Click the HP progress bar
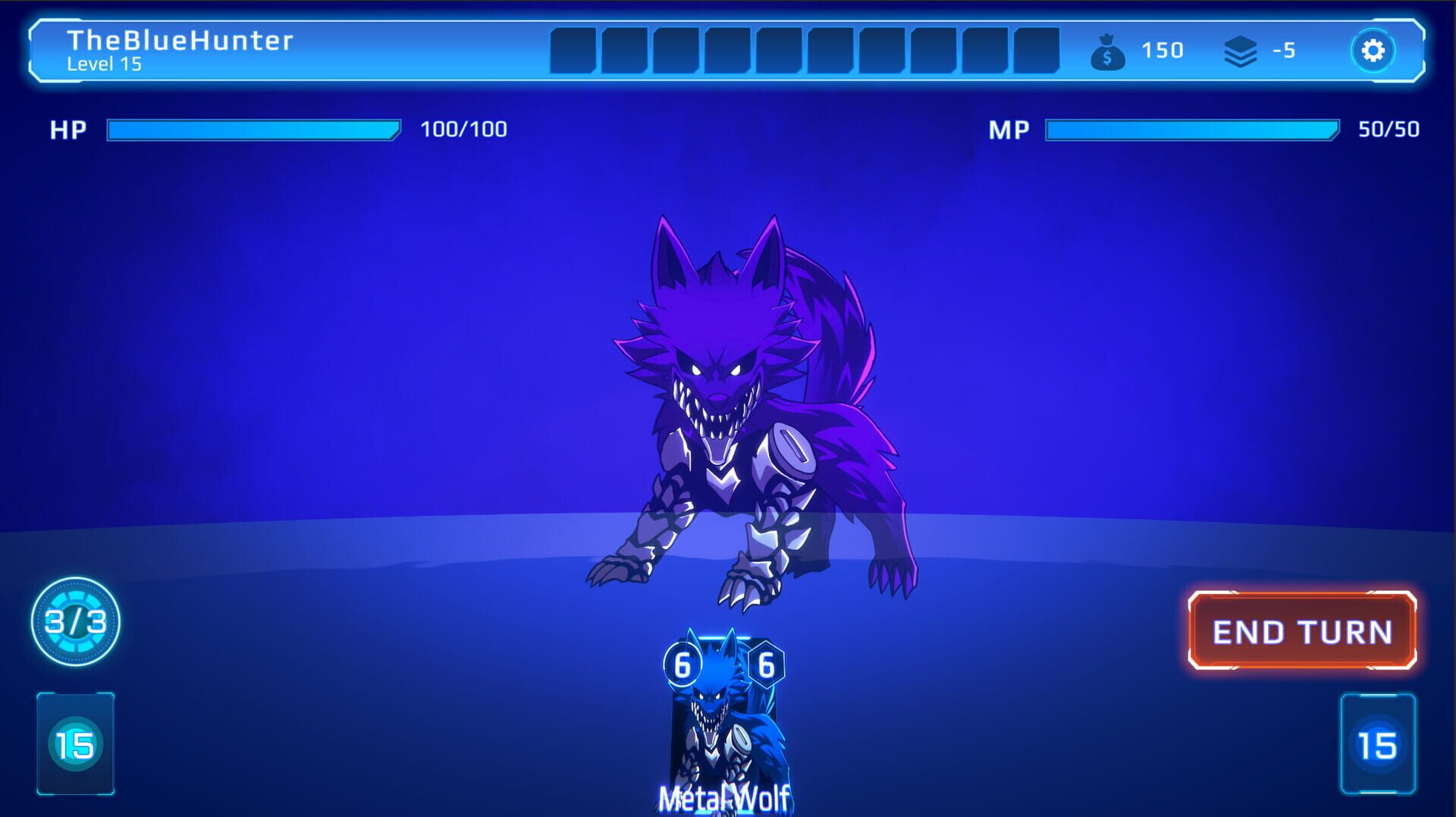 tap(253, 129)
